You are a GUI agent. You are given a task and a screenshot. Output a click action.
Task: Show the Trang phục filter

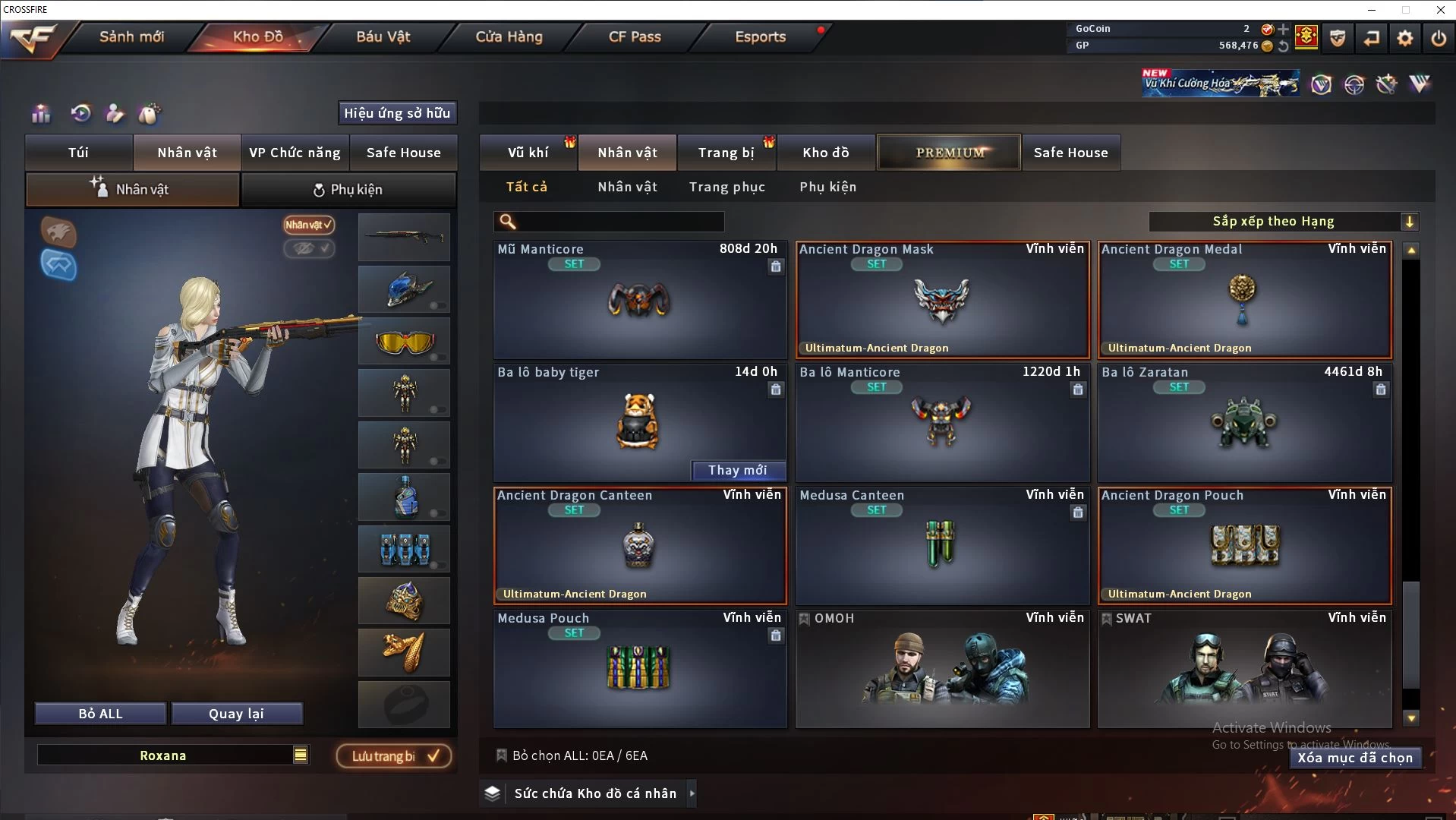[x=726, y=187]
